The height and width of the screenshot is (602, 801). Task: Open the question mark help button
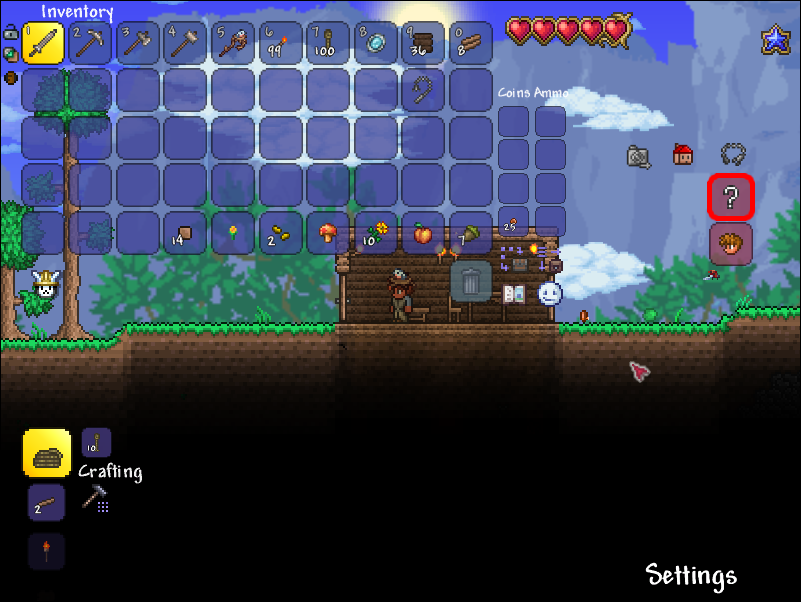point(731,198)
